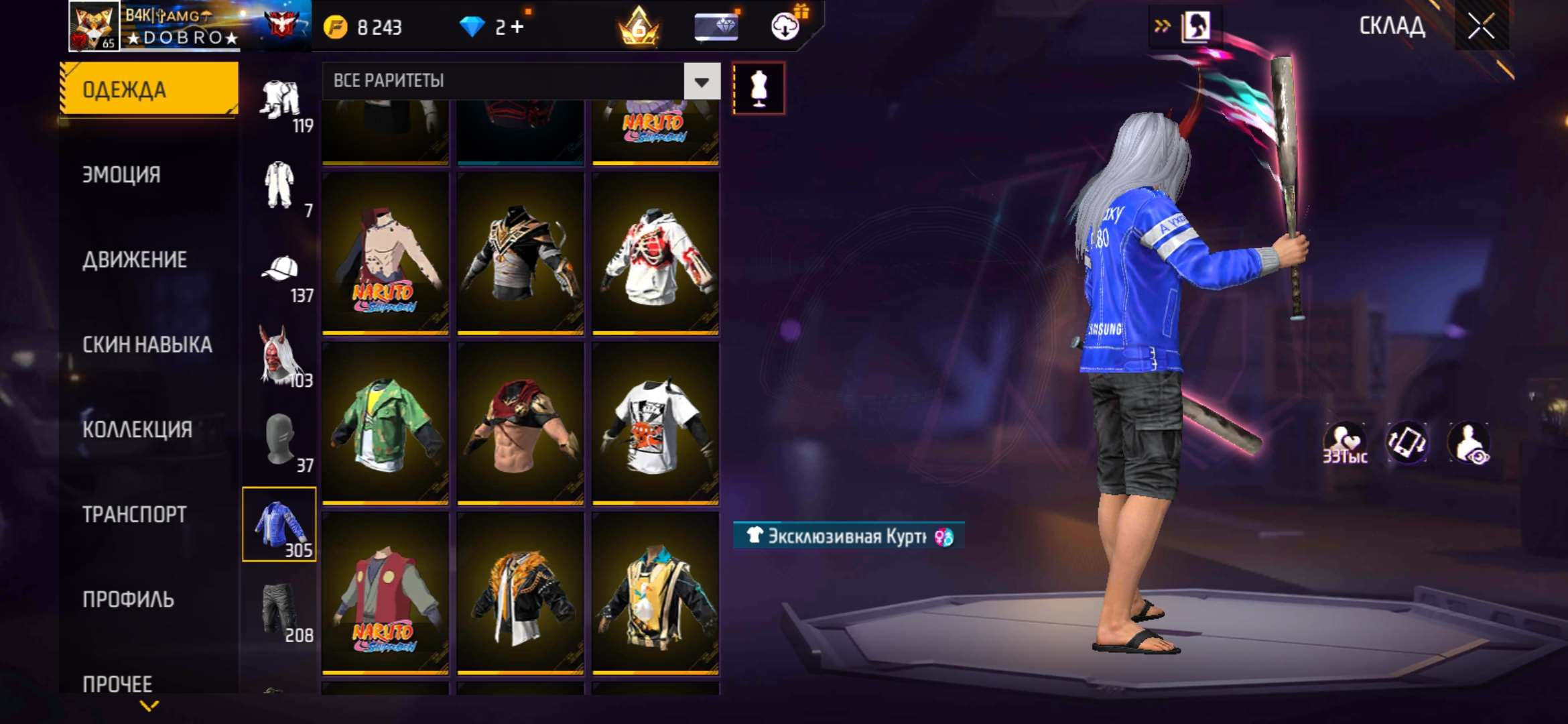Select the black shorts bottoms subcategory
Viewport: 1568px width, 724px height.
279,609
